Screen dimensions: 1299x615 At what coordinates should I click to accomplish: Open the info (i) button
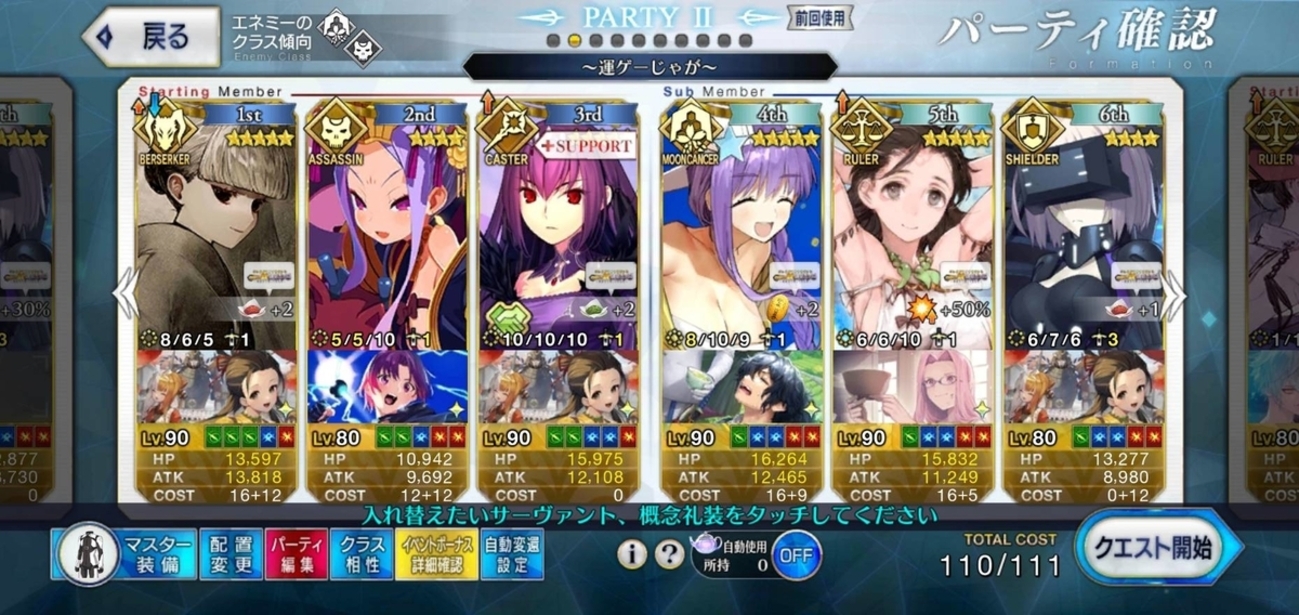point(630,554)
